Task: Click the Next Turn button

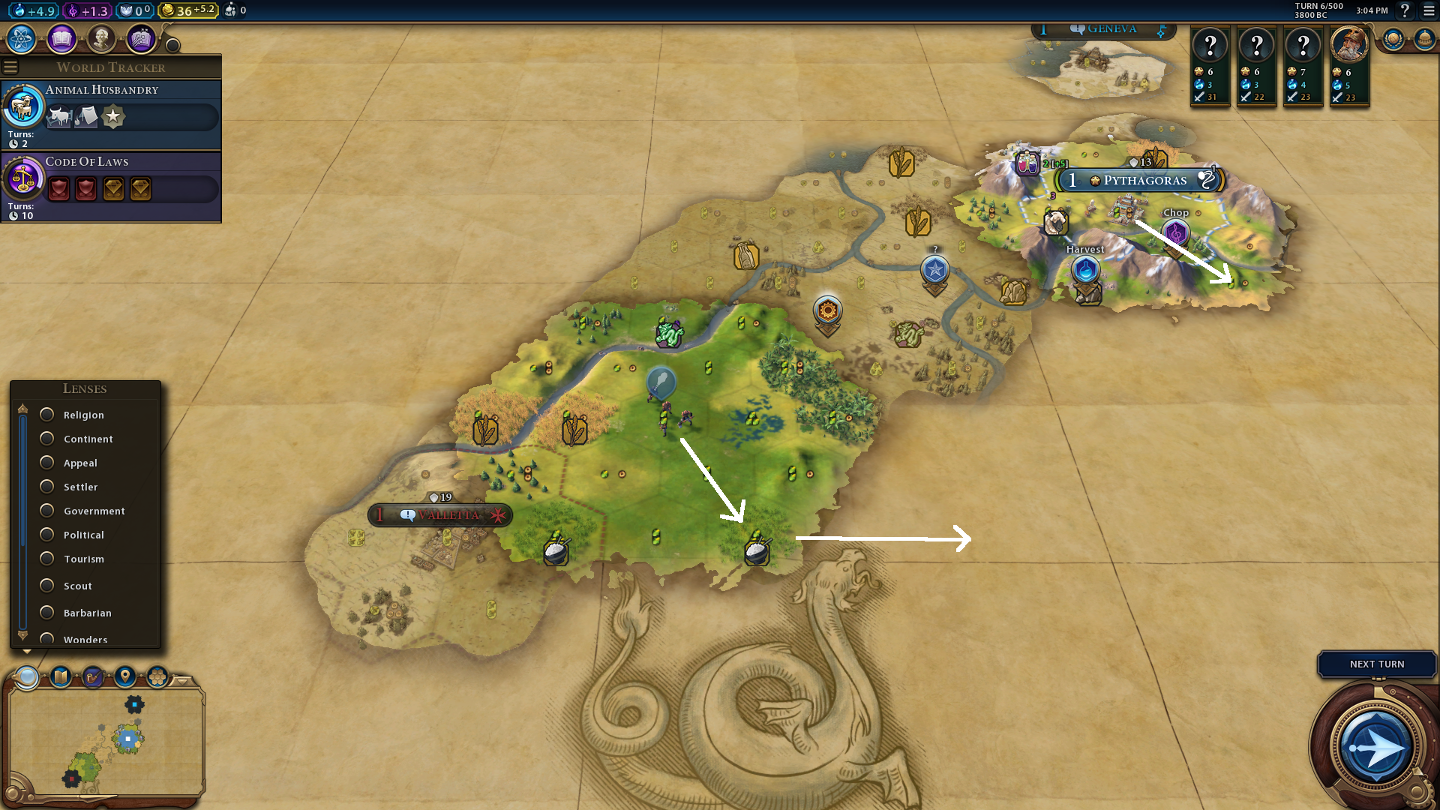Action: pyautogui.click(x=1376, y=746)
